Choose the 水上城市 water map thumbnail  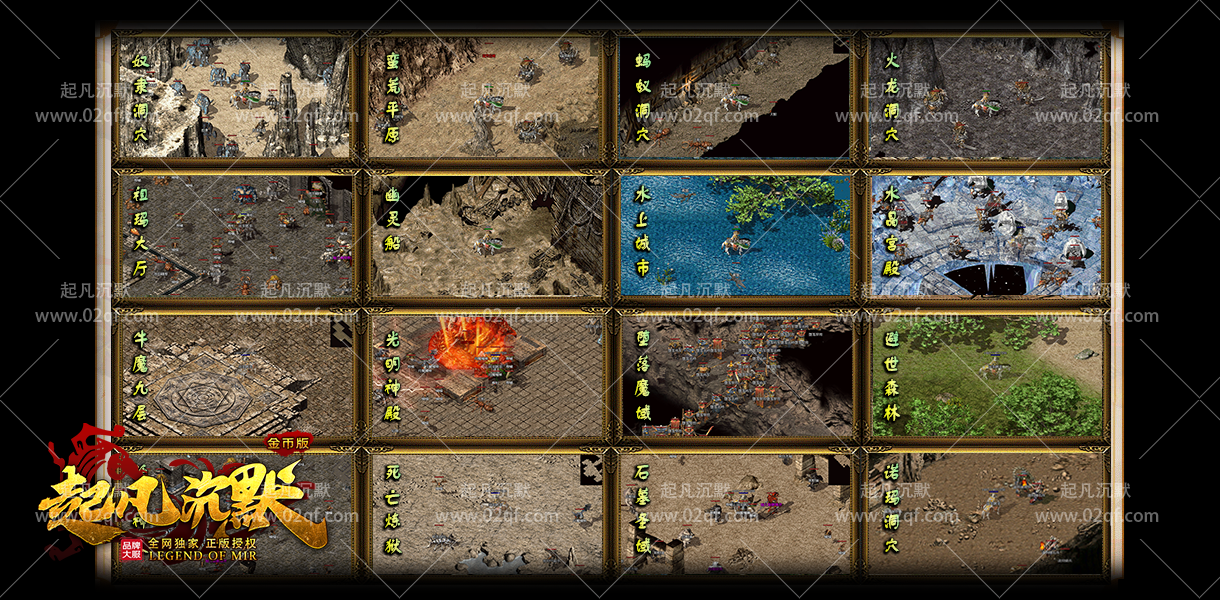coord(735,236)
